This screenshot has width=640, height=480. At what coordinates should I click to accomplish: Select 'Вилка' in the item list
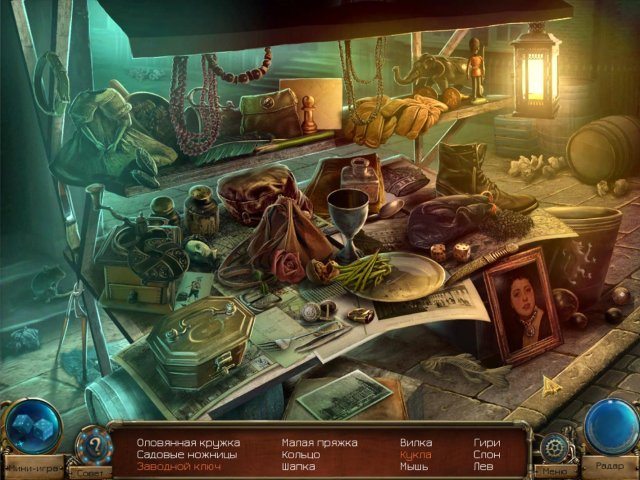(x=415, y=441)
